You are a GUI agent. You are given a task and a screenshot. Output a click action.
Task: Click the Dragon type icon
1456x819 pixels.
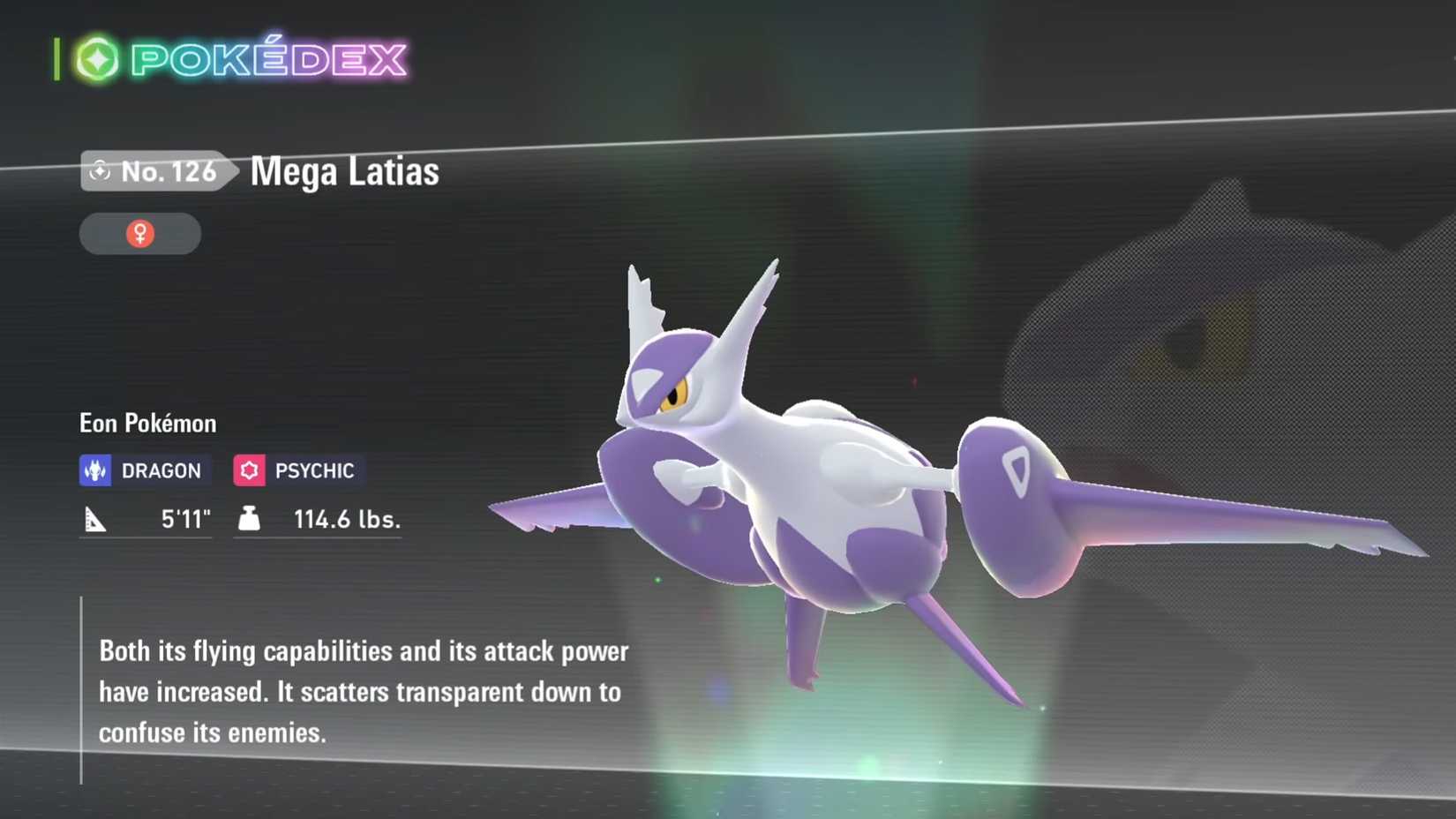tap(96, 470)
